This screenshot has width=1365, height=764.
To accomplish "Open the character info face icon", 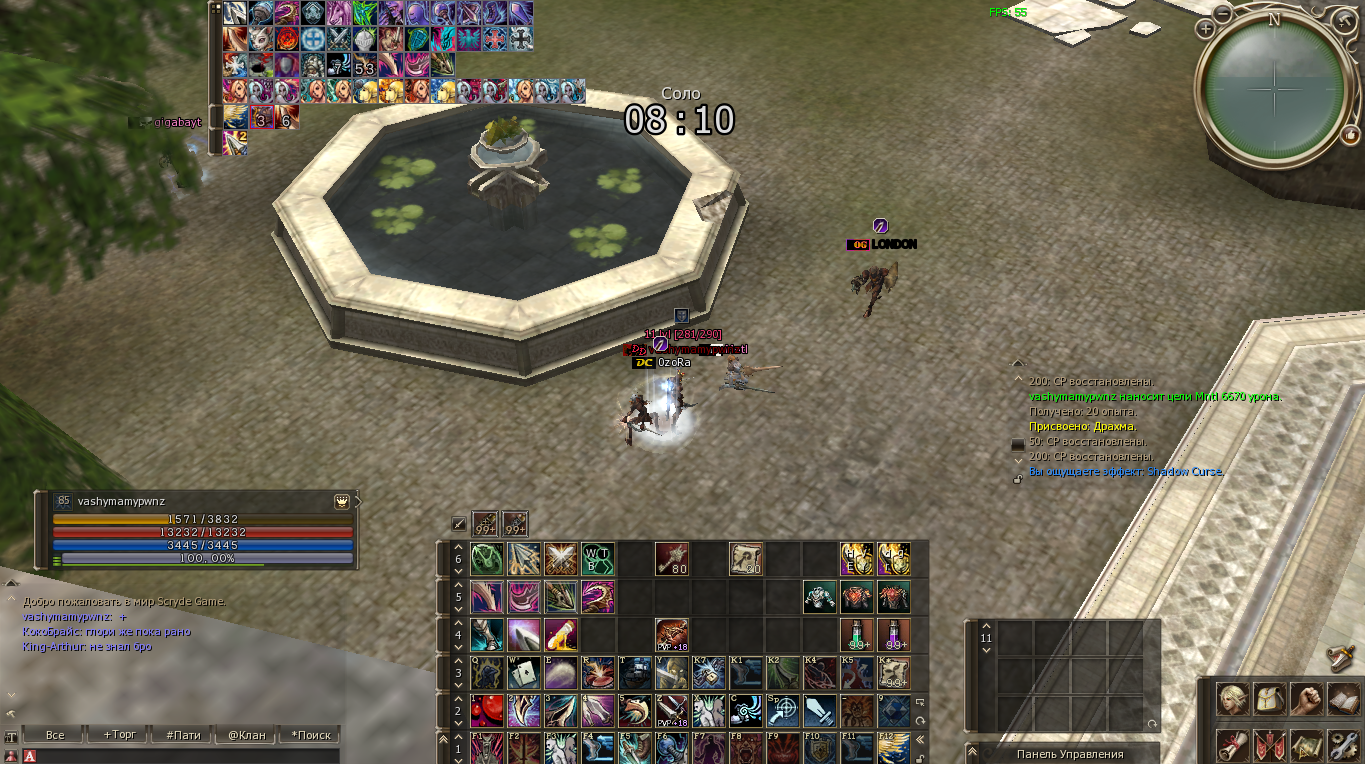I will coord(1233,699).
